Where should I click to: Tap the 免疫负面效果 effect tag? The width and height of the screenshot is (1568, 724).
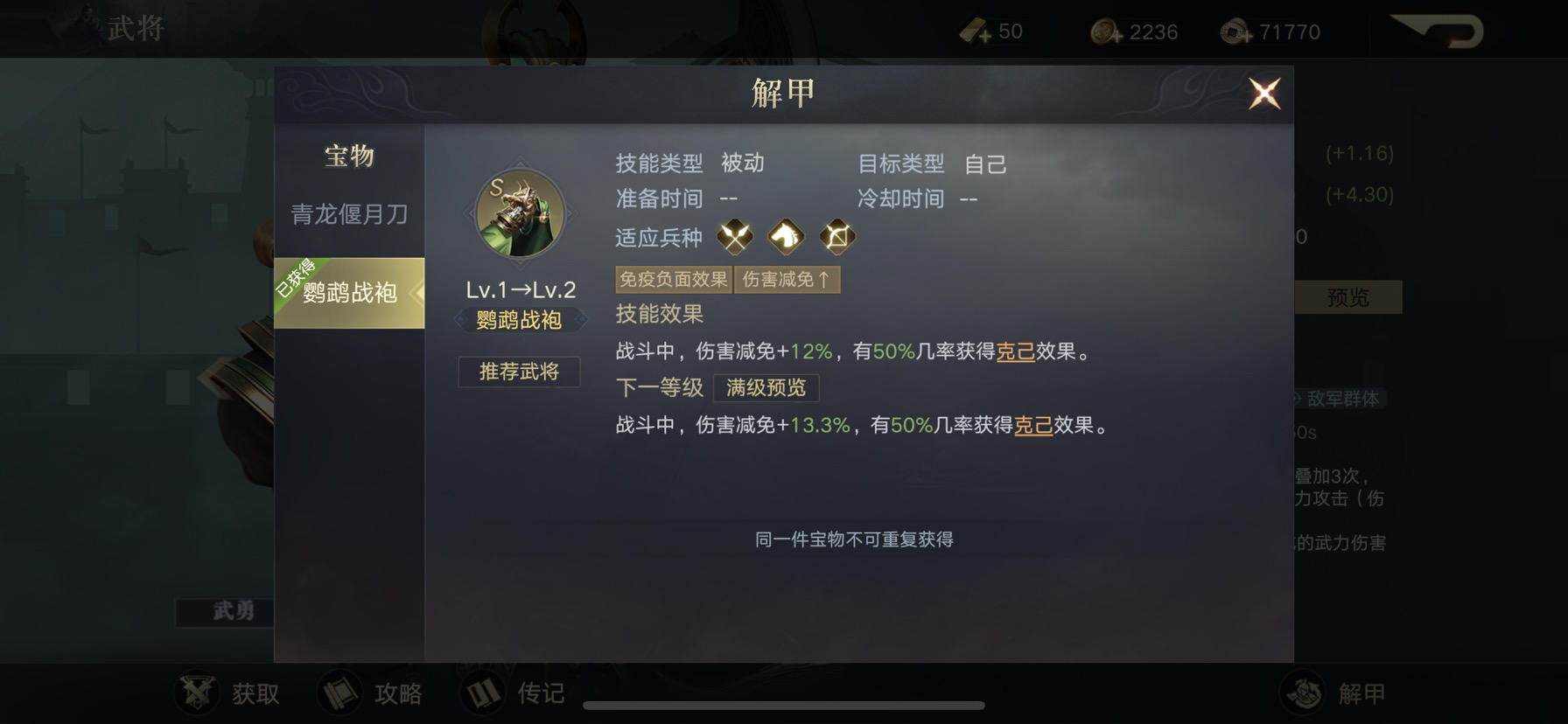[674, 279]
